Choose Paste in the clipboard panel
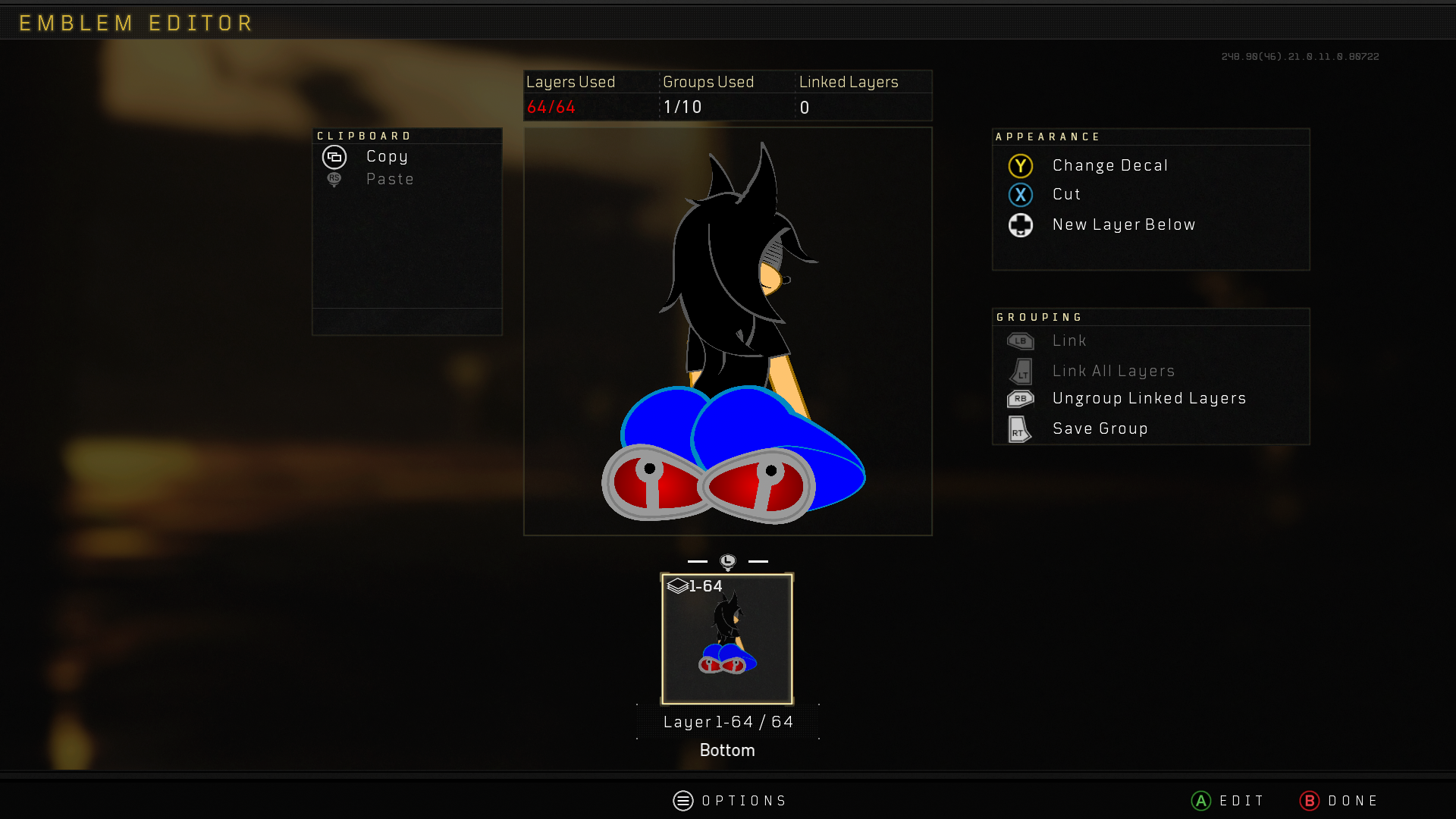 389,180
